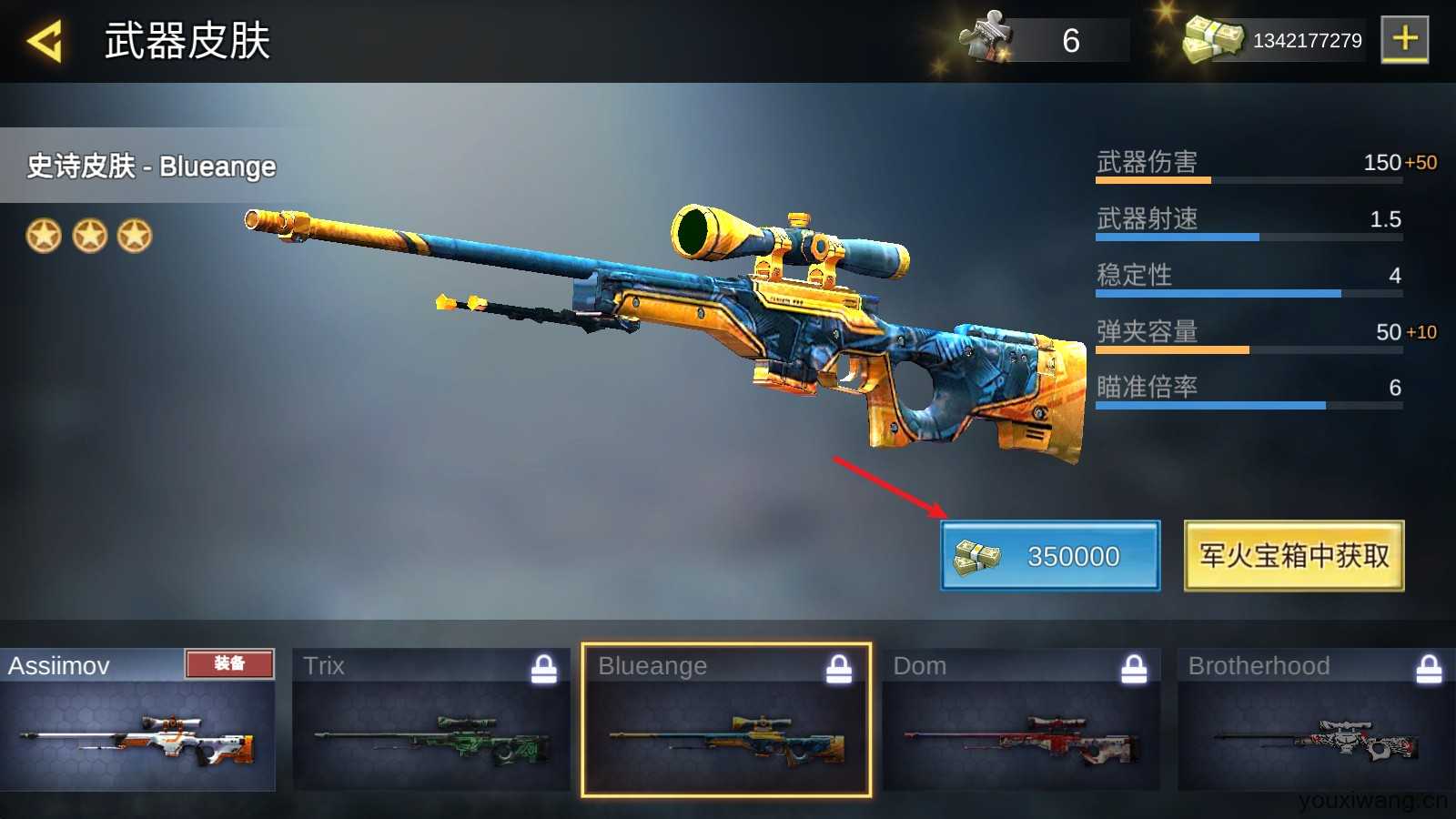
Task: Choose the Brotherhood skin thumbnail
Action: click(x=1316, y=720)
